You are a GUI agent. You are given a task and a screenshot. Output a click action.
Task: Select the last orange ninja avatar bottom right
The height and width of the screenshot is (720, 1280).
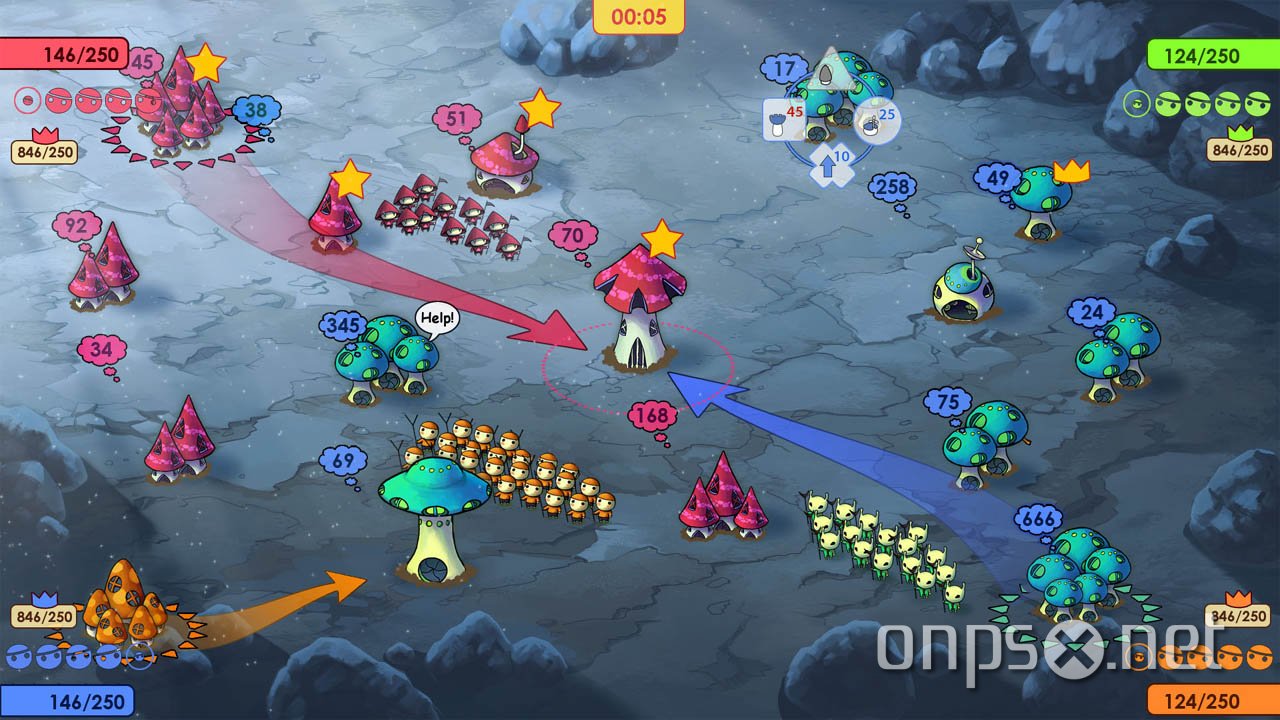pos(1261,657)
